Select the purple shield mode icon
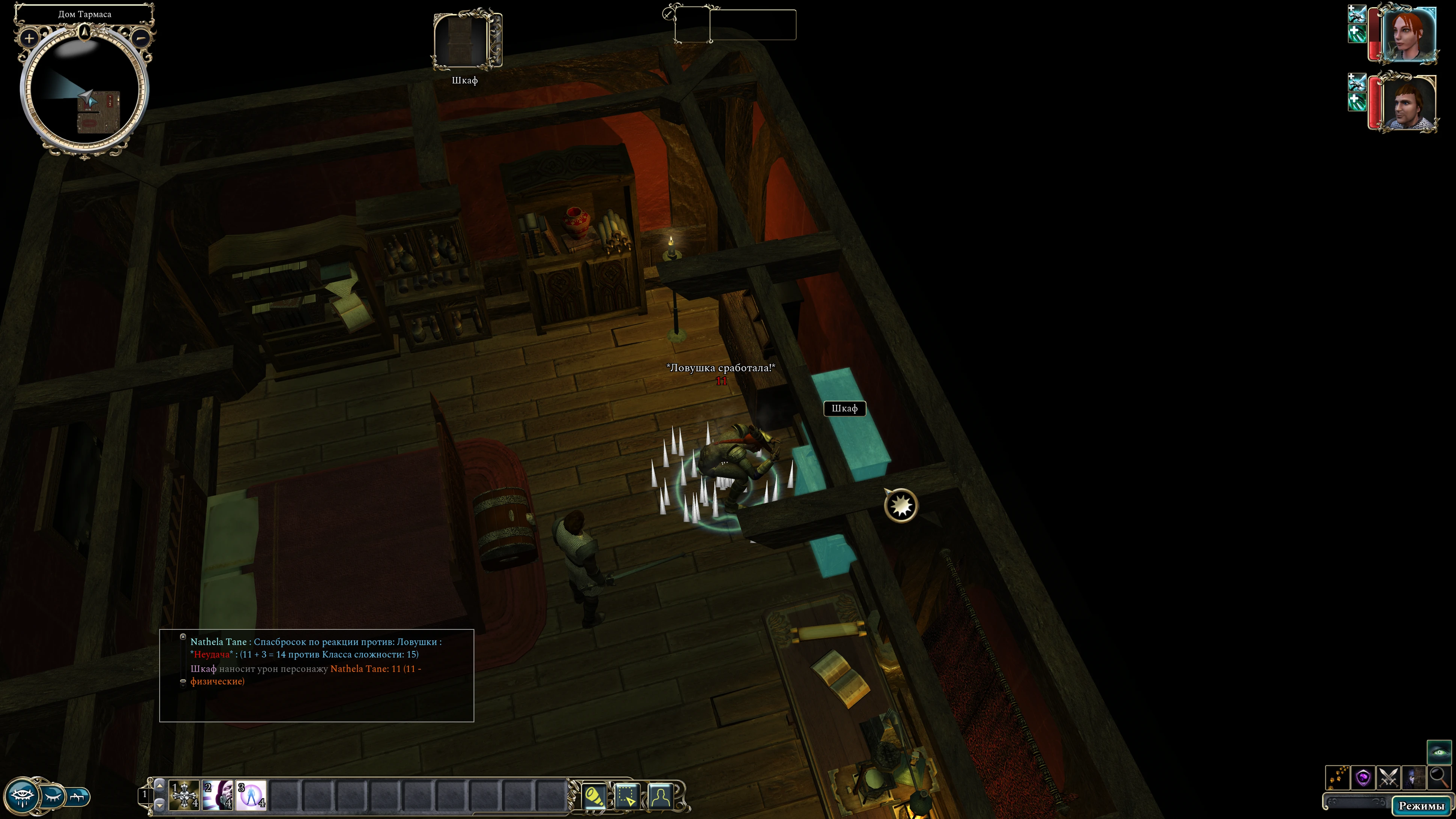 (1363, 778)
